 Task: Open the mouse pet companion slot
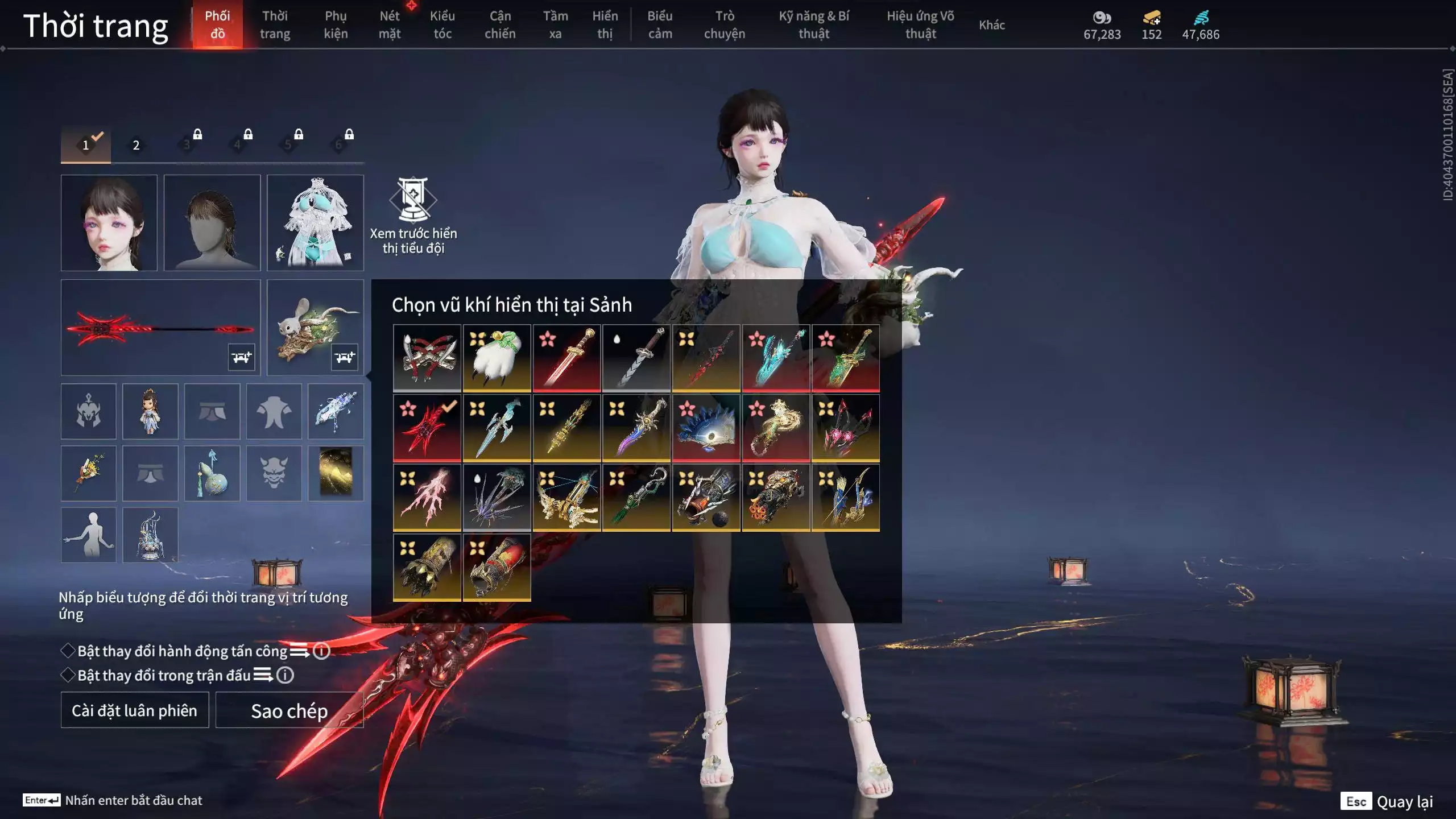(315, 327)
